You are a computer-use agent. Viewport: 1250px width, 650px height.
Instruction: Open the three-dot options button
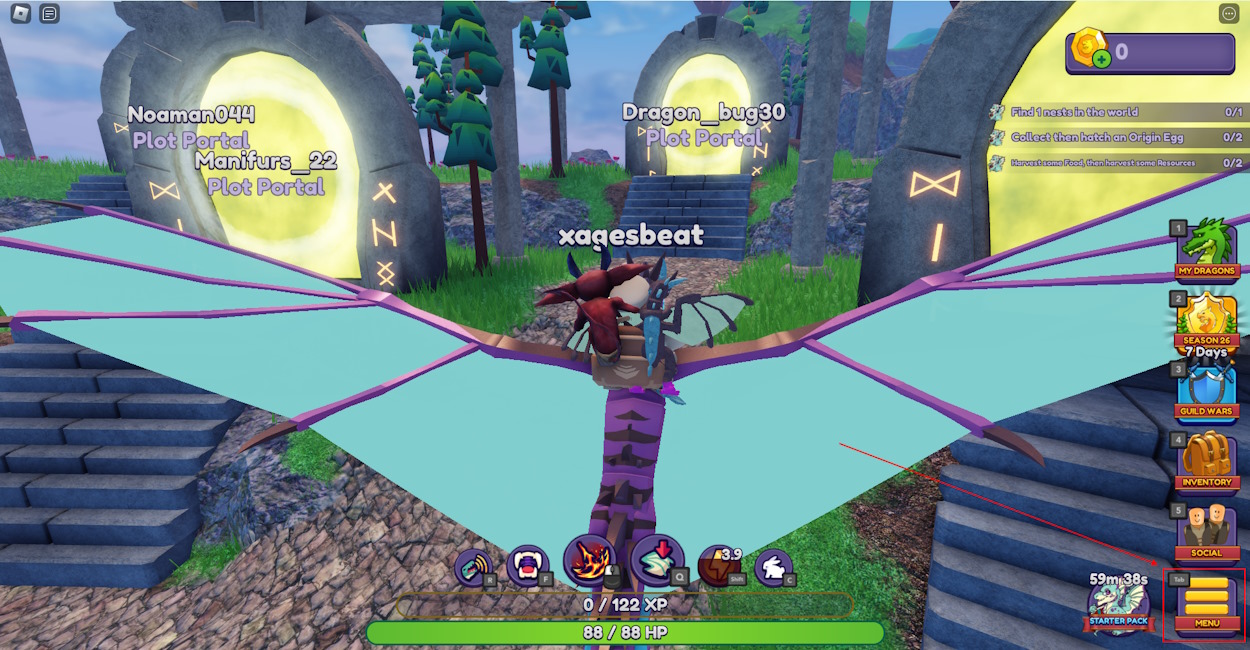click(1229, 14)
